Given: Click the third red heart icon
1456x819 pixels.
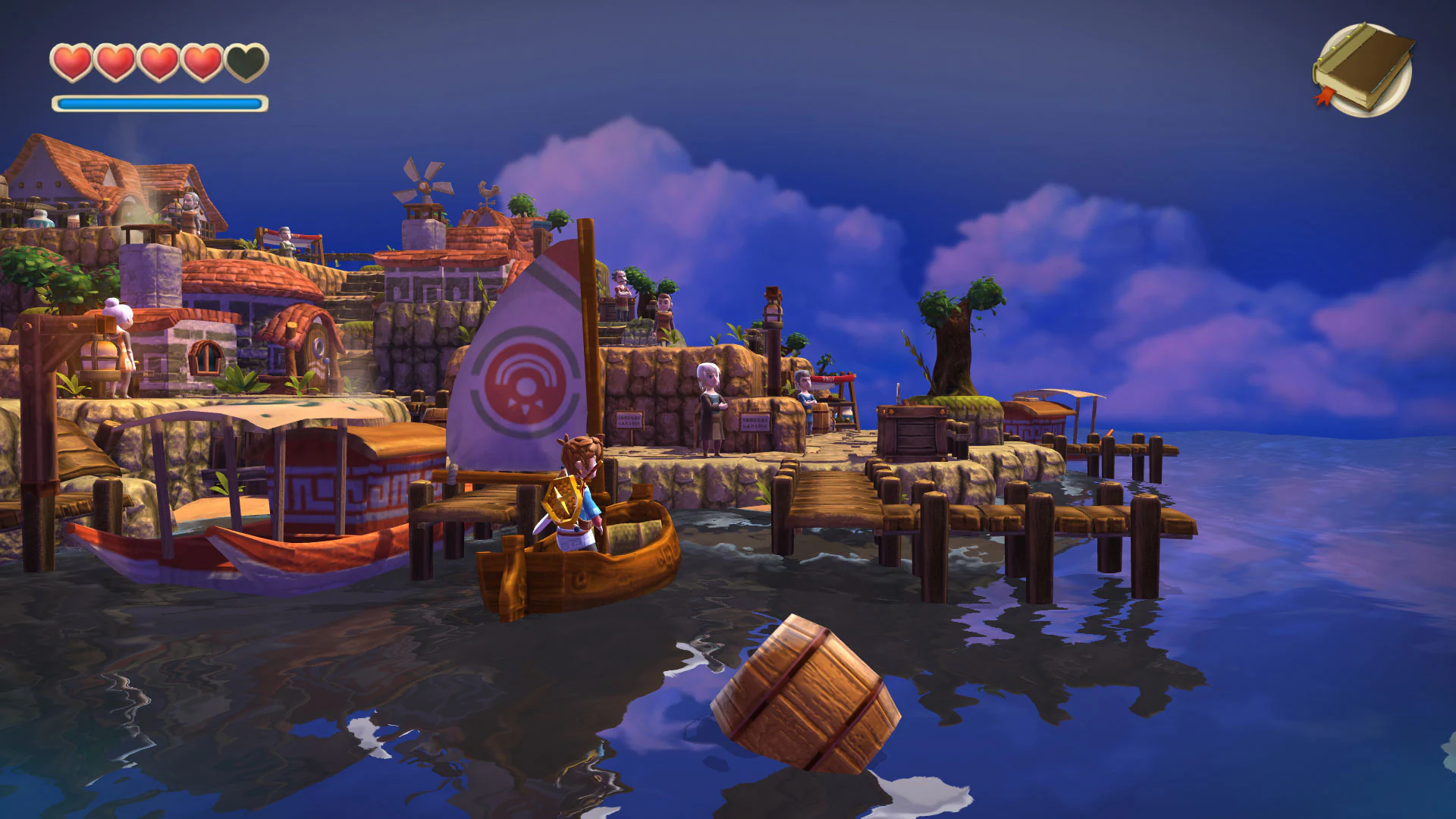Looking at the screenshot, I should point(158,62).
